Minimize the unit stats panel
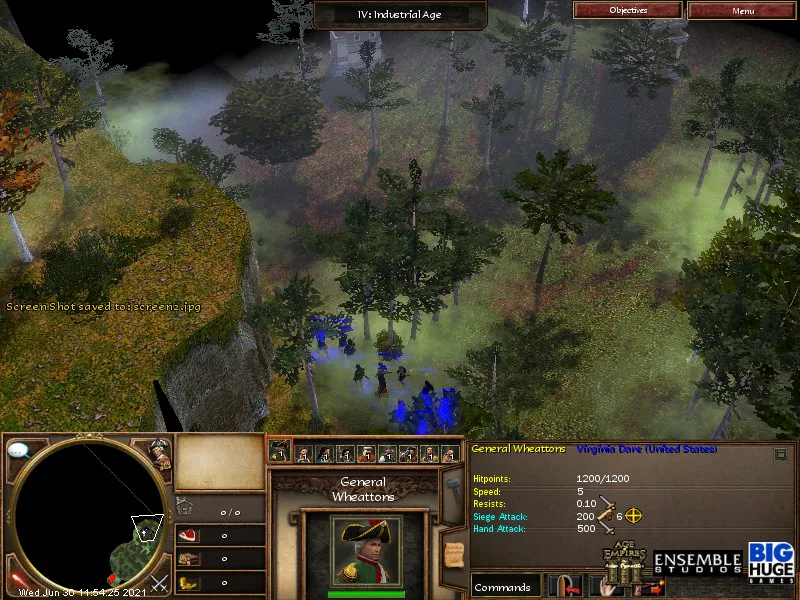Image resolution: width=800 pixels, height=600 pixels. pos(780,453)
